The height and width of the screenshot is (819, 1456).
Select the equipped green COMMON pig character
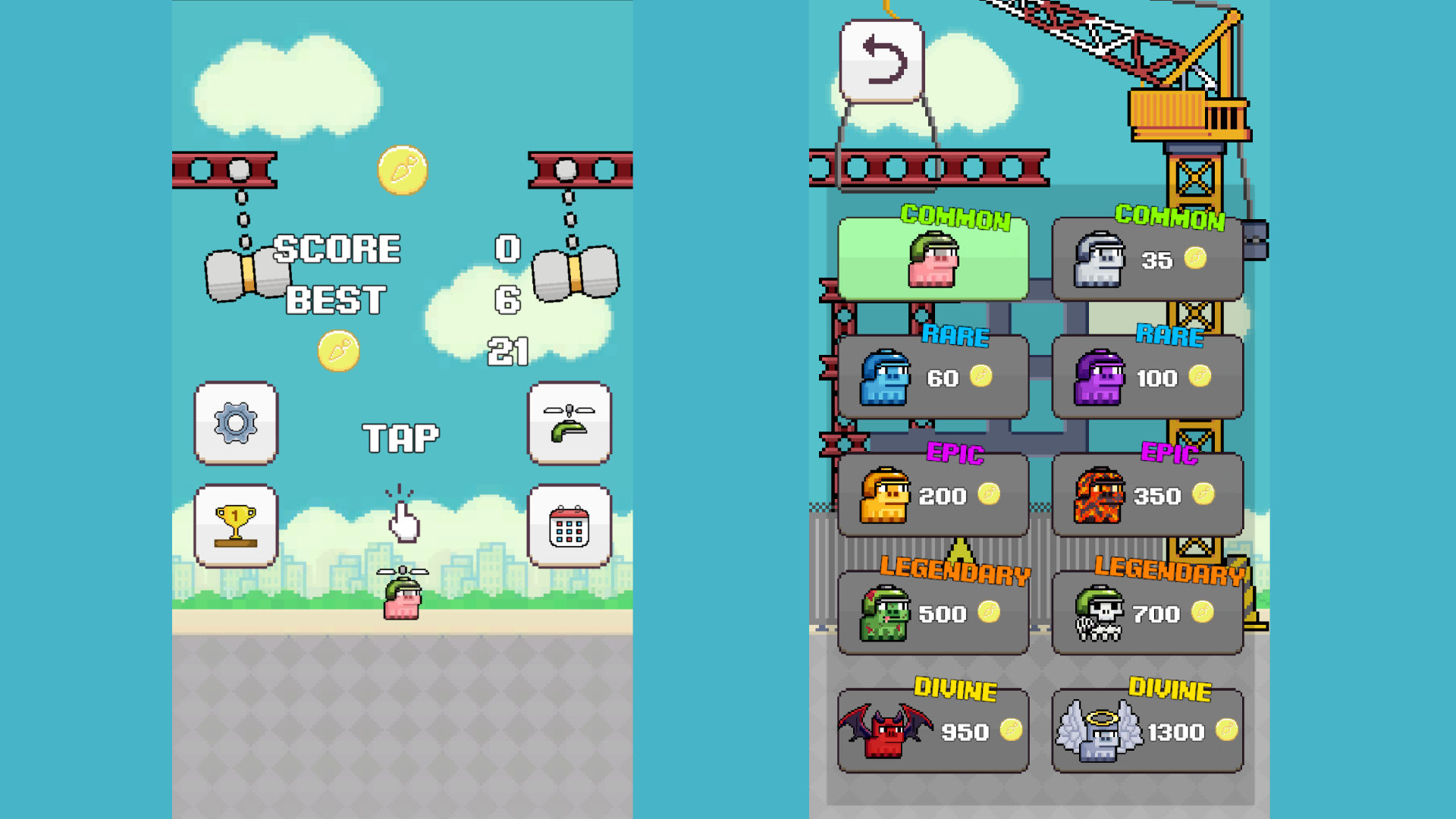[934, 258]
